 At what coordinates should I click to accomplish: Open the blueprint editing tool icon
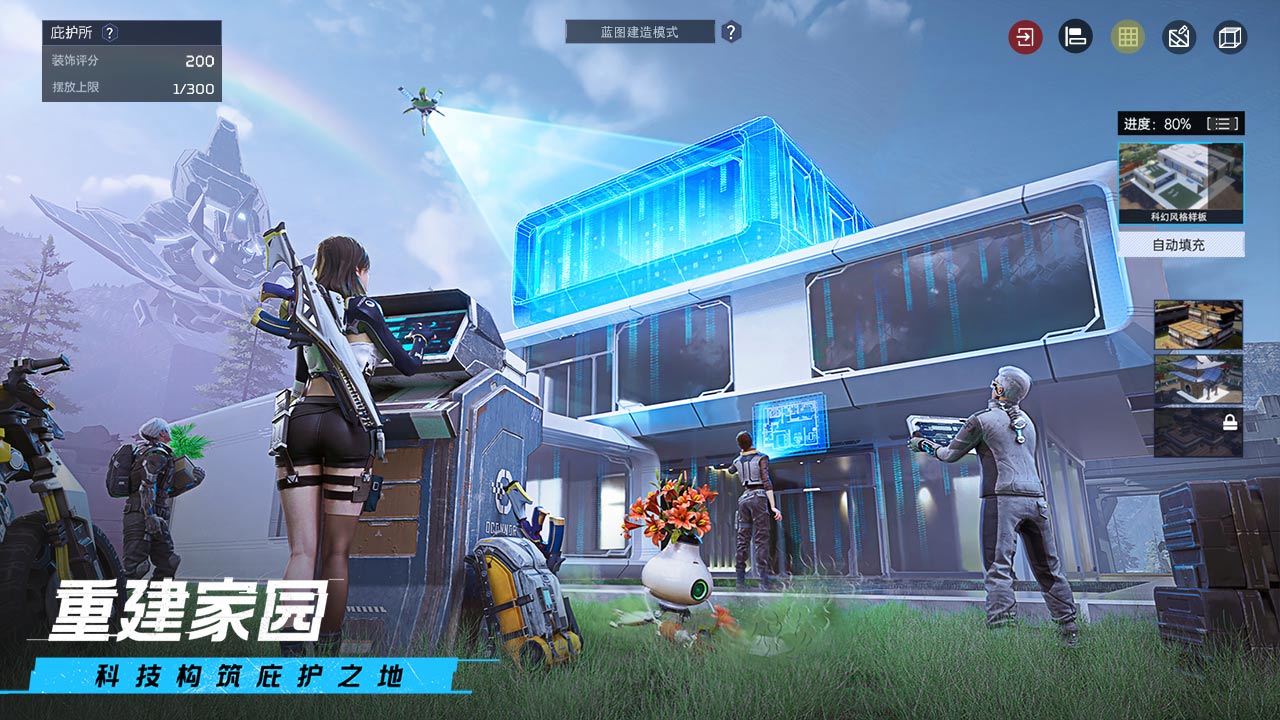click(1178, 37)
